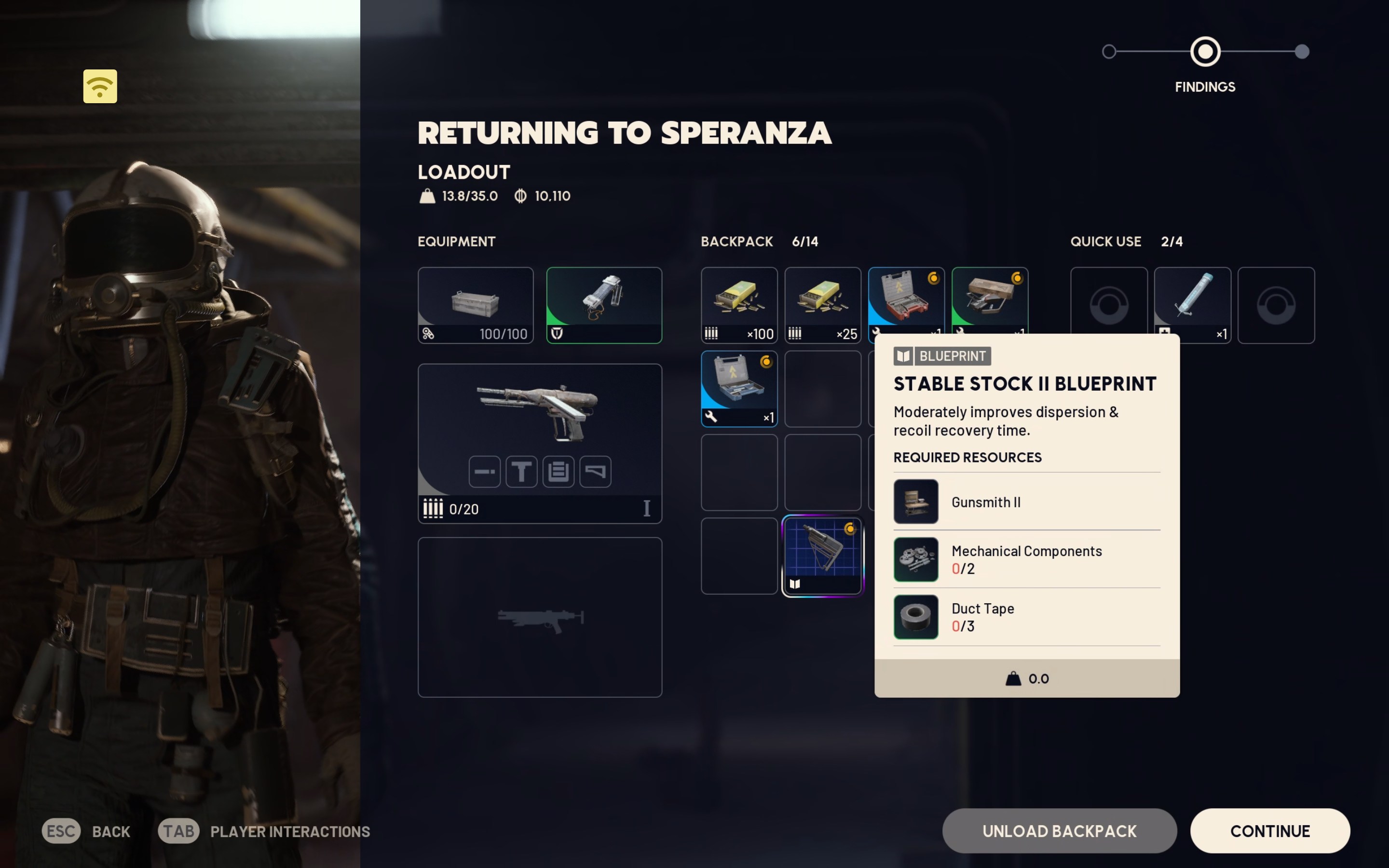Select the ammo stack of 100
Screen dimensions: 1389x868
[x=739, y=304]
